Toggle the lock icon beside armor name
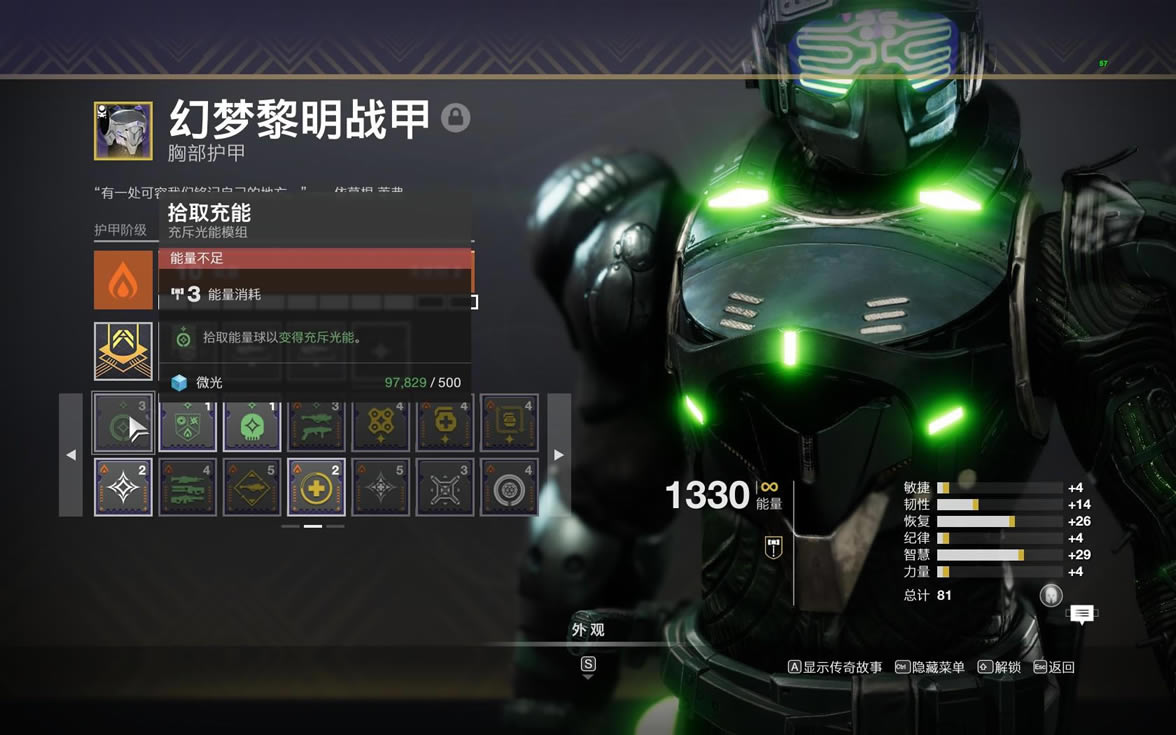The image size is (1176, 735). tap(456, 118)
